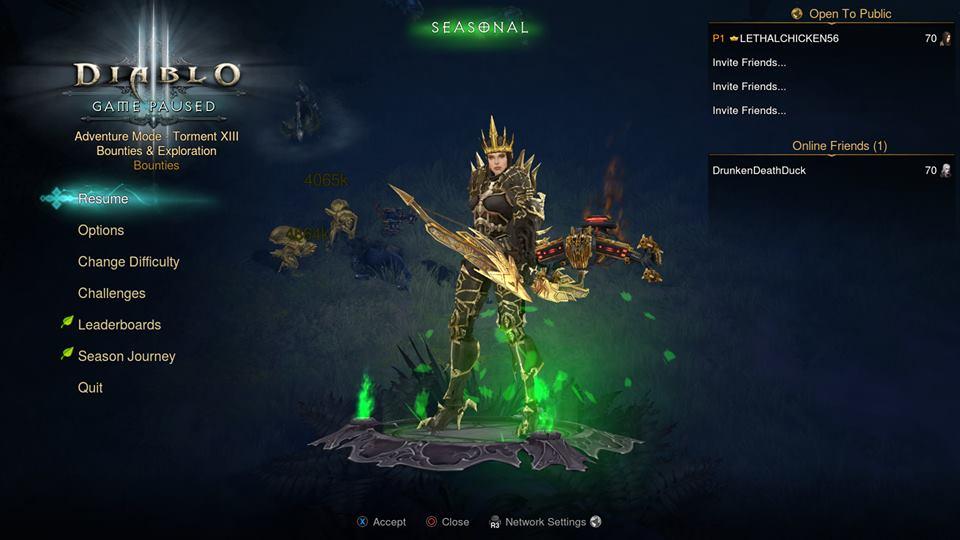
Task: View the Leaderboards
Action: coord(119,325)
